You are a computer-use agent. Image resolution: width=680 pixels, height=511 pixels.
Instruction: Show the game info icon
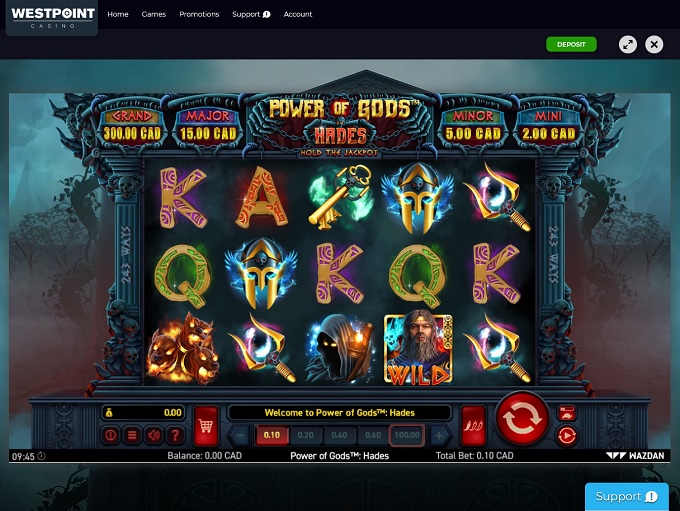[111, 435]
